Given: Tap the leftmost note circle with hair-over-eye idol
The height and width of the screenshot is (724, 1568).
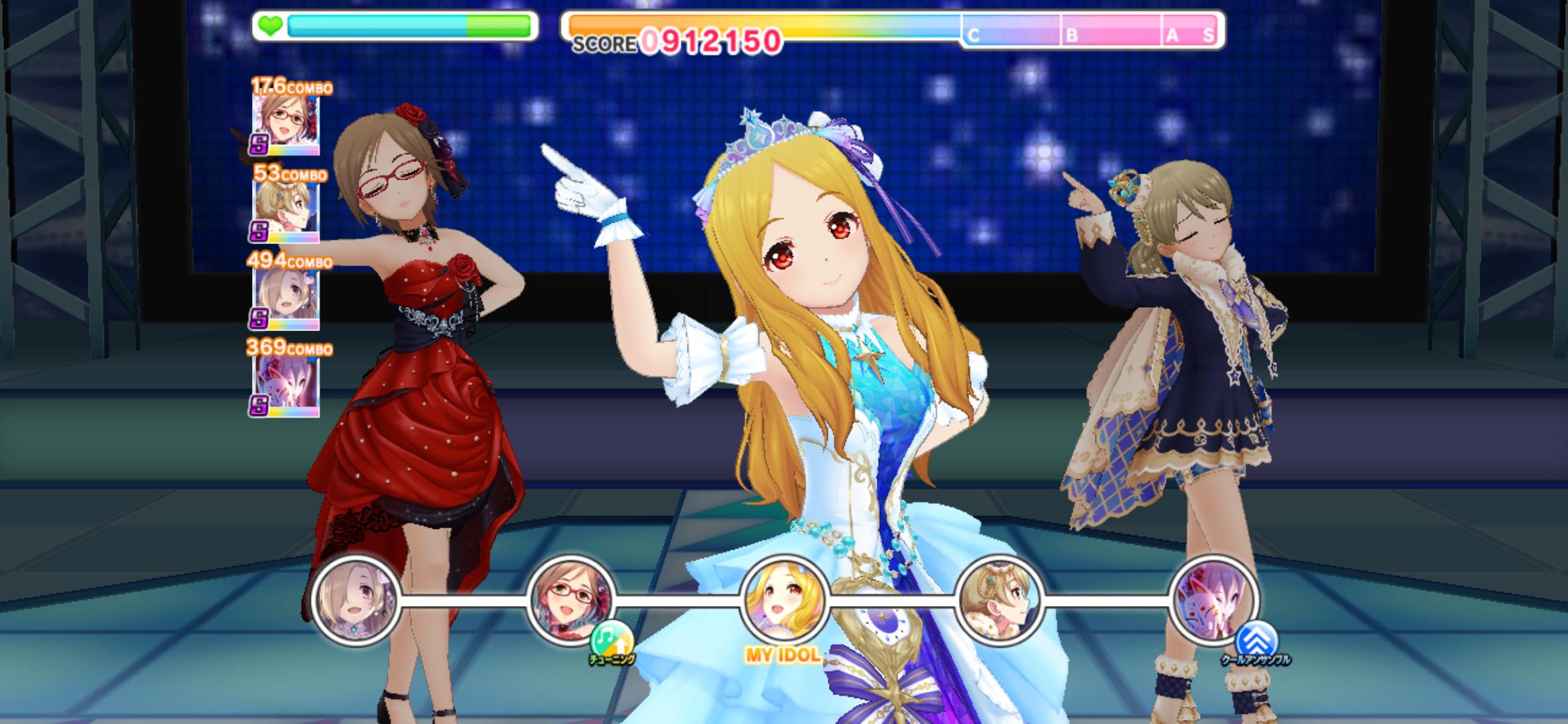Looking at the screenshot, I should tap(356, 600).
